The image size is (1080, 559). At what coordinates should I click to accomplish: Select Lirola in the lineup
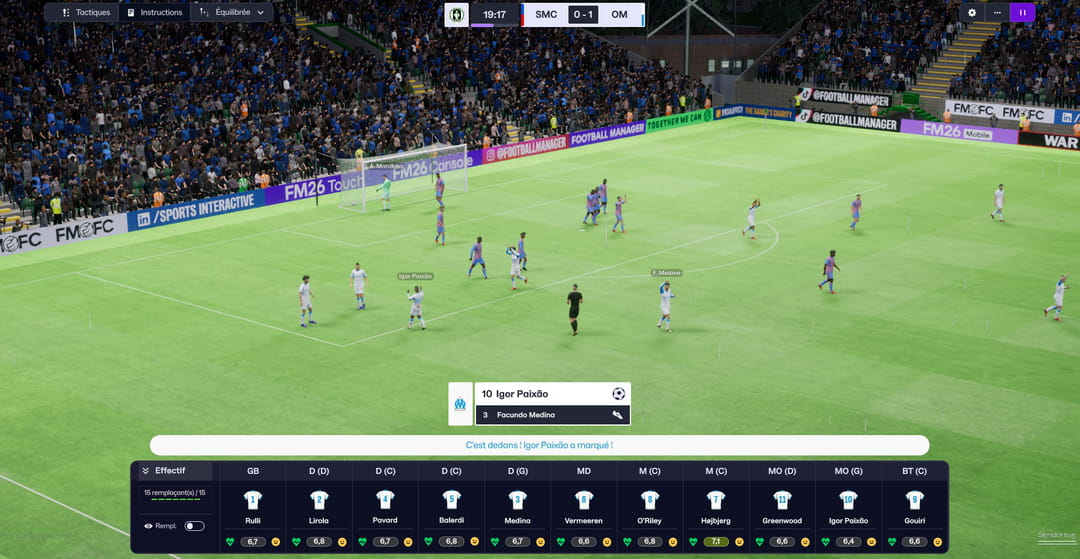click(x=319, y=500)
